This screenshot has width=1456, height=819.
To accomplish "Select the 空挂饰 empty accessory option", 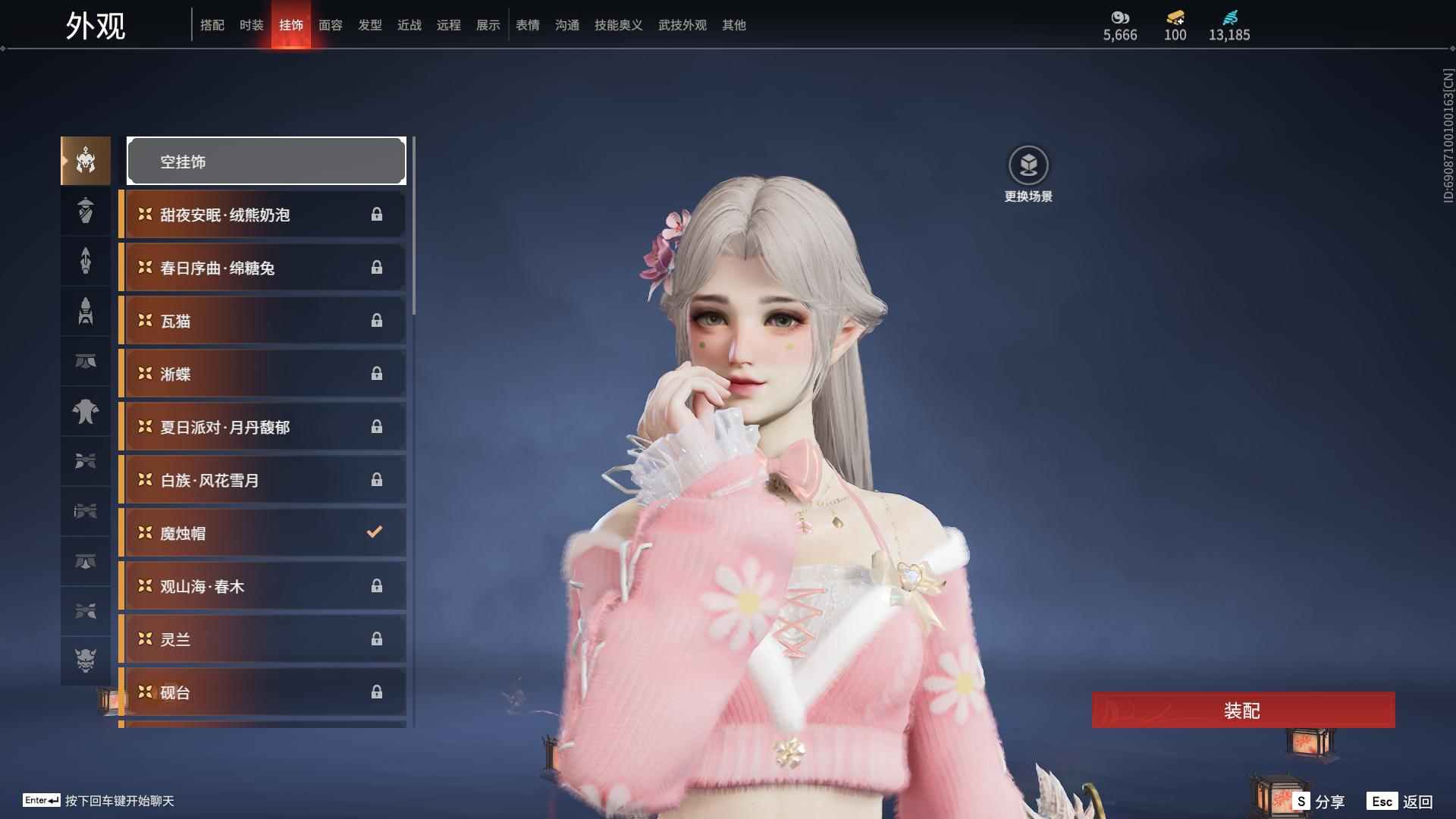I will 265,161.
